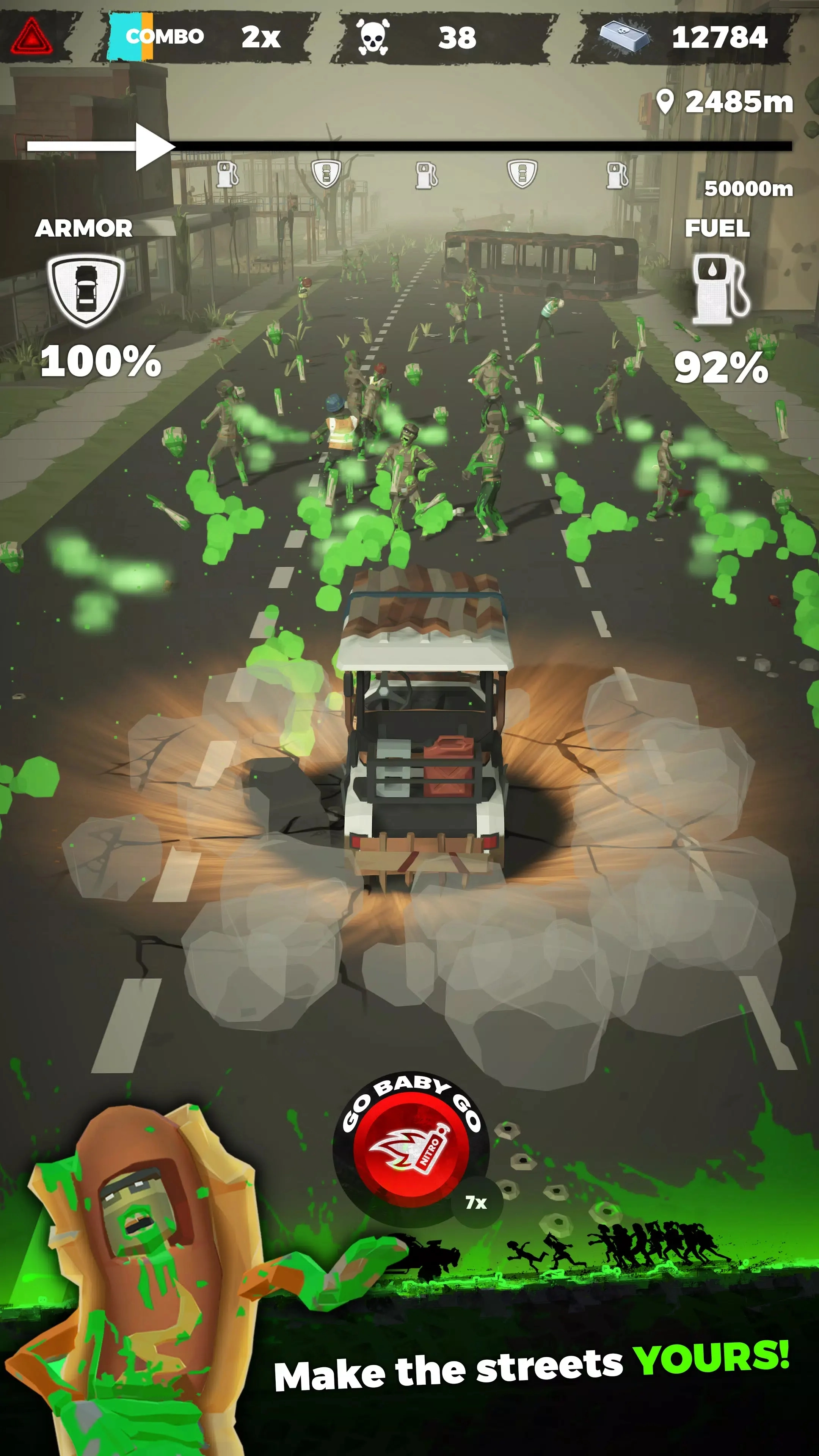Tap the distance progress bar
819x1456 pixels.
[x=480, y=146]
